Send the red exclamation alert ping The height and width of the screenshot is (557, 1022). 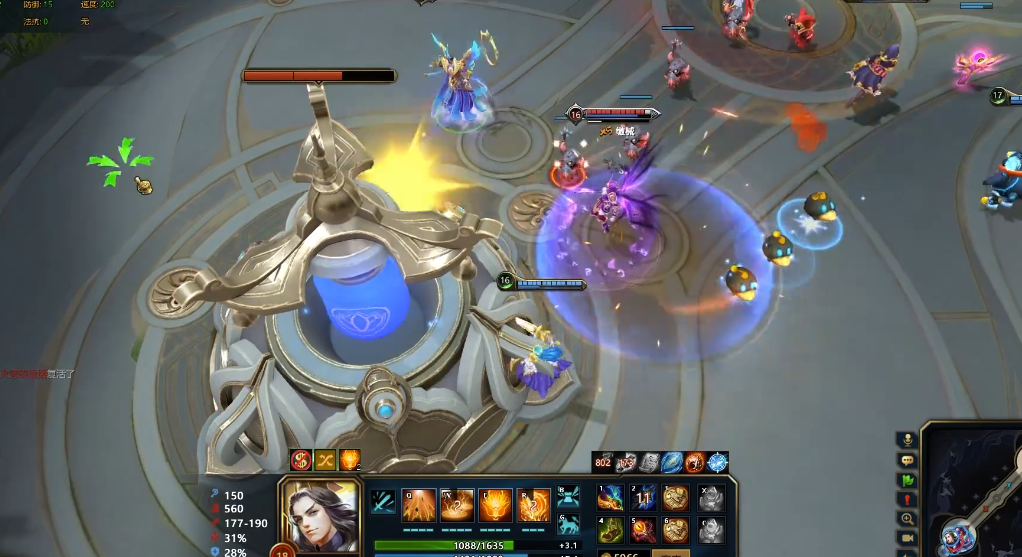907,499
